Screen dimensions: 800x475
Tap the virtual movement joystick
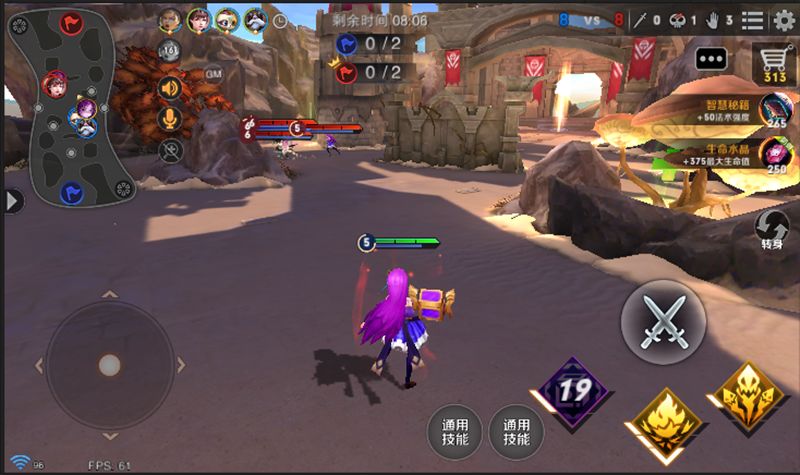109,365
